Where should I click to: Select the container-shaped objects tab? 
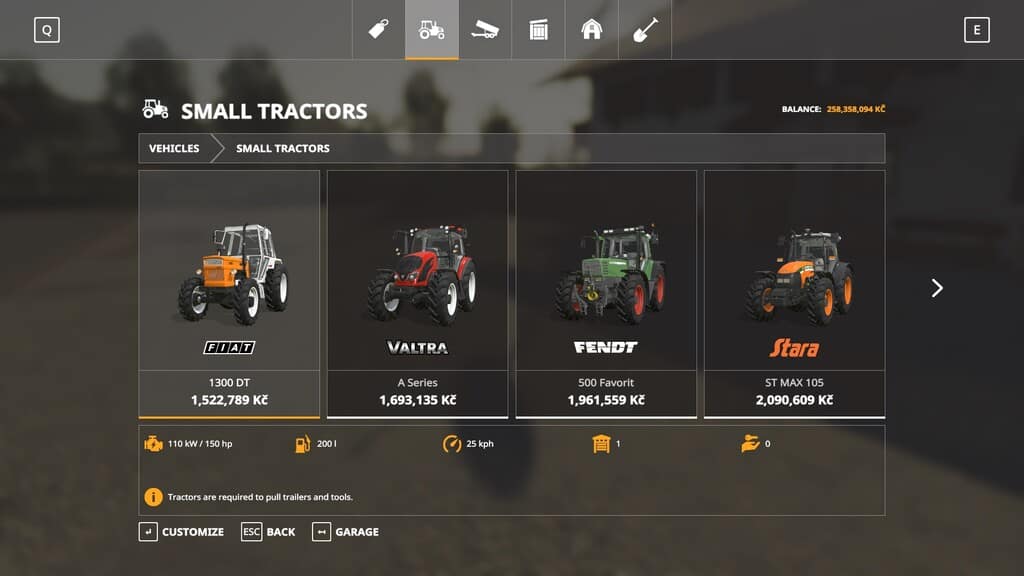click(538, 29)
